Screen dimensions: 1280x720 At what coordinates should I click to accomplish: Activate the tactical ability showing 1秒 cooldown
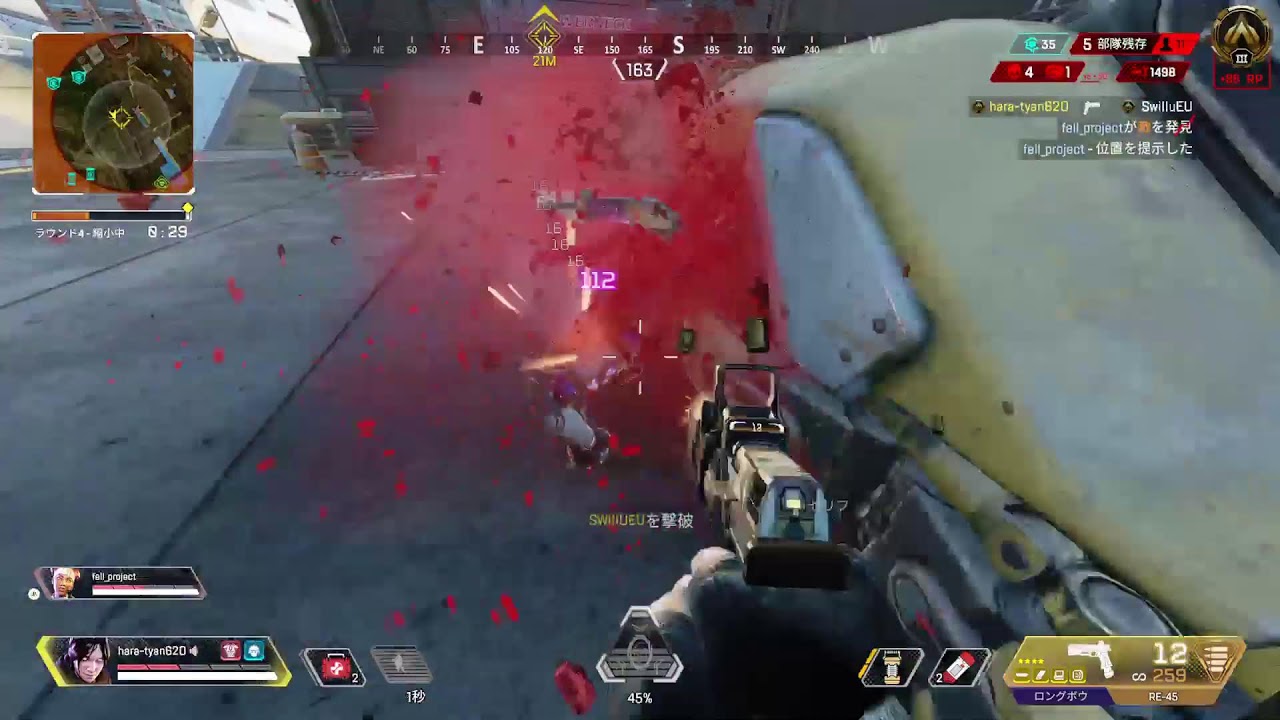coord(402,665)
